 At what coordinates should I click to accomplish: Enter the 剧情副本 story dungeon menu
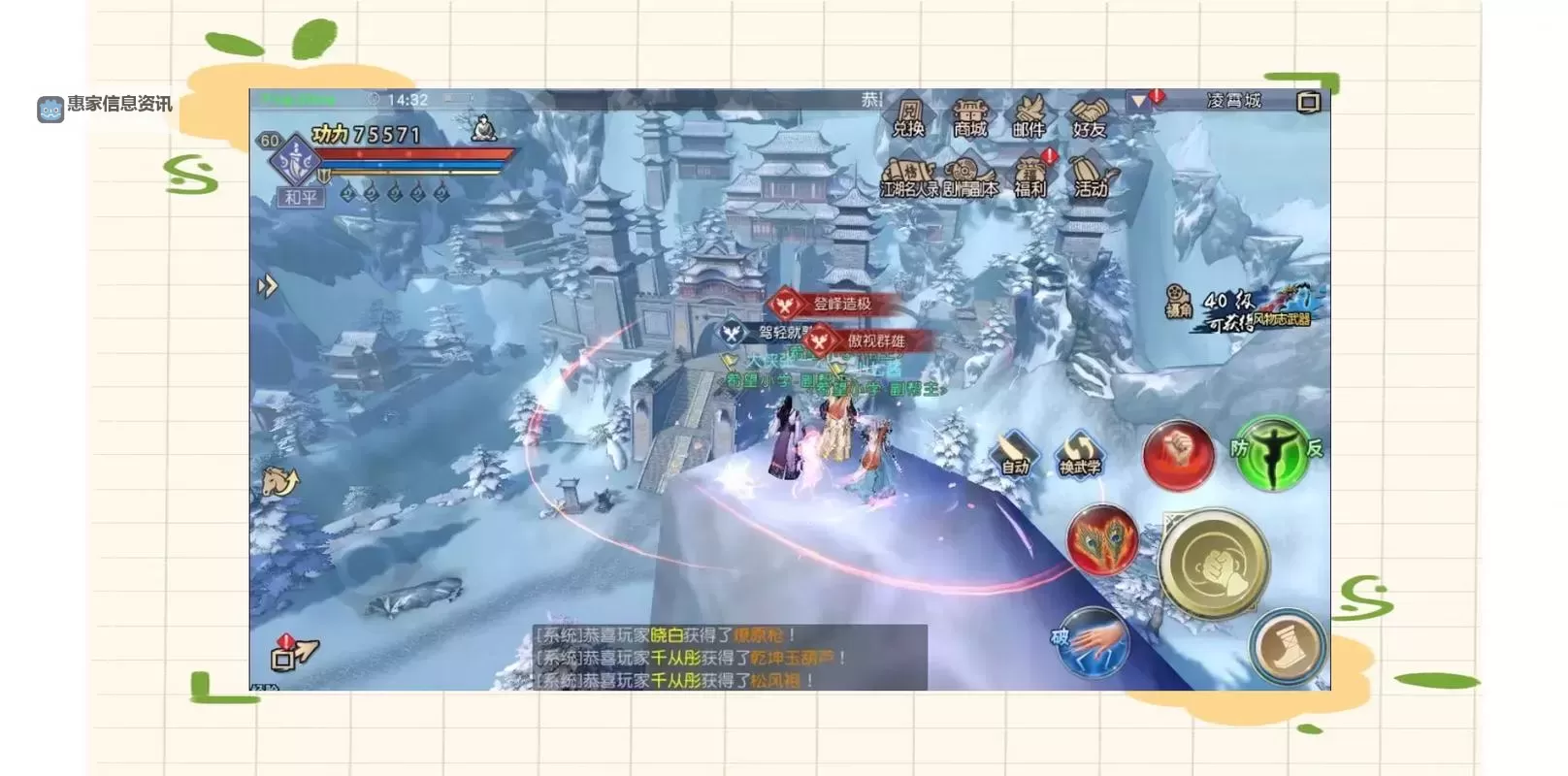tap(970, 177)
